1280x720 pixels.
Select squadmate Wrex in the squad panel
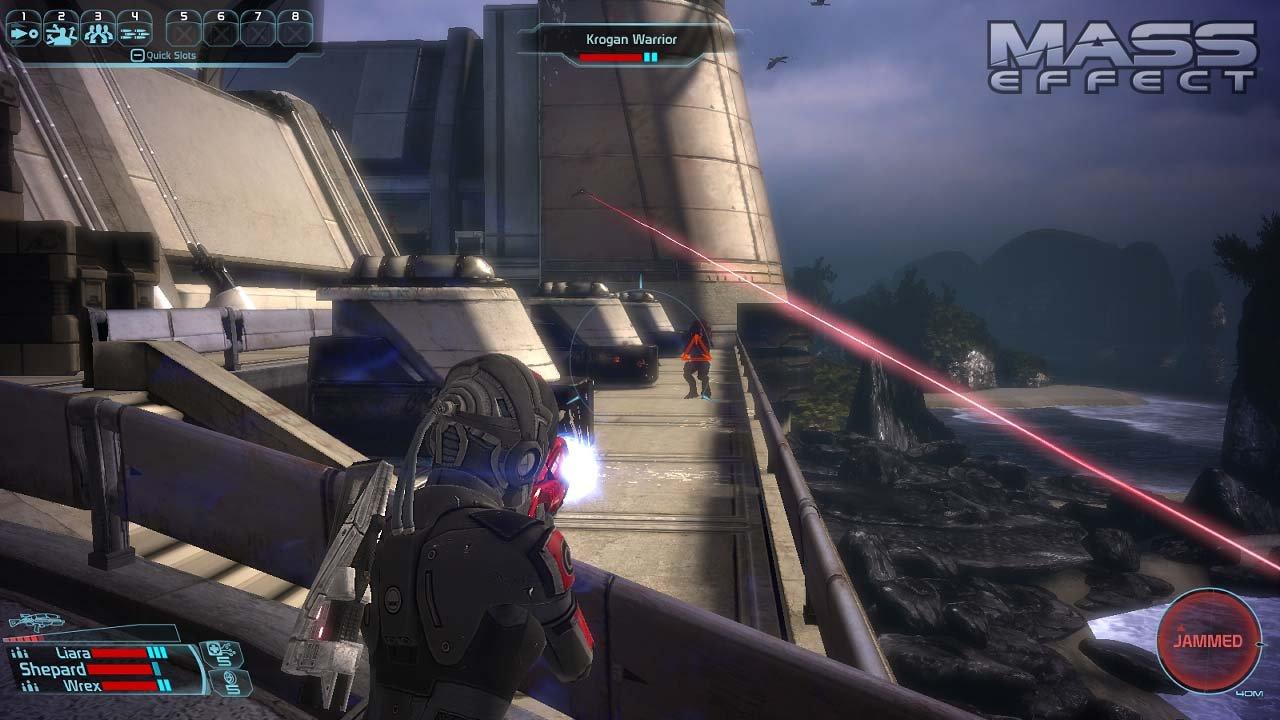tap(78, 686)
